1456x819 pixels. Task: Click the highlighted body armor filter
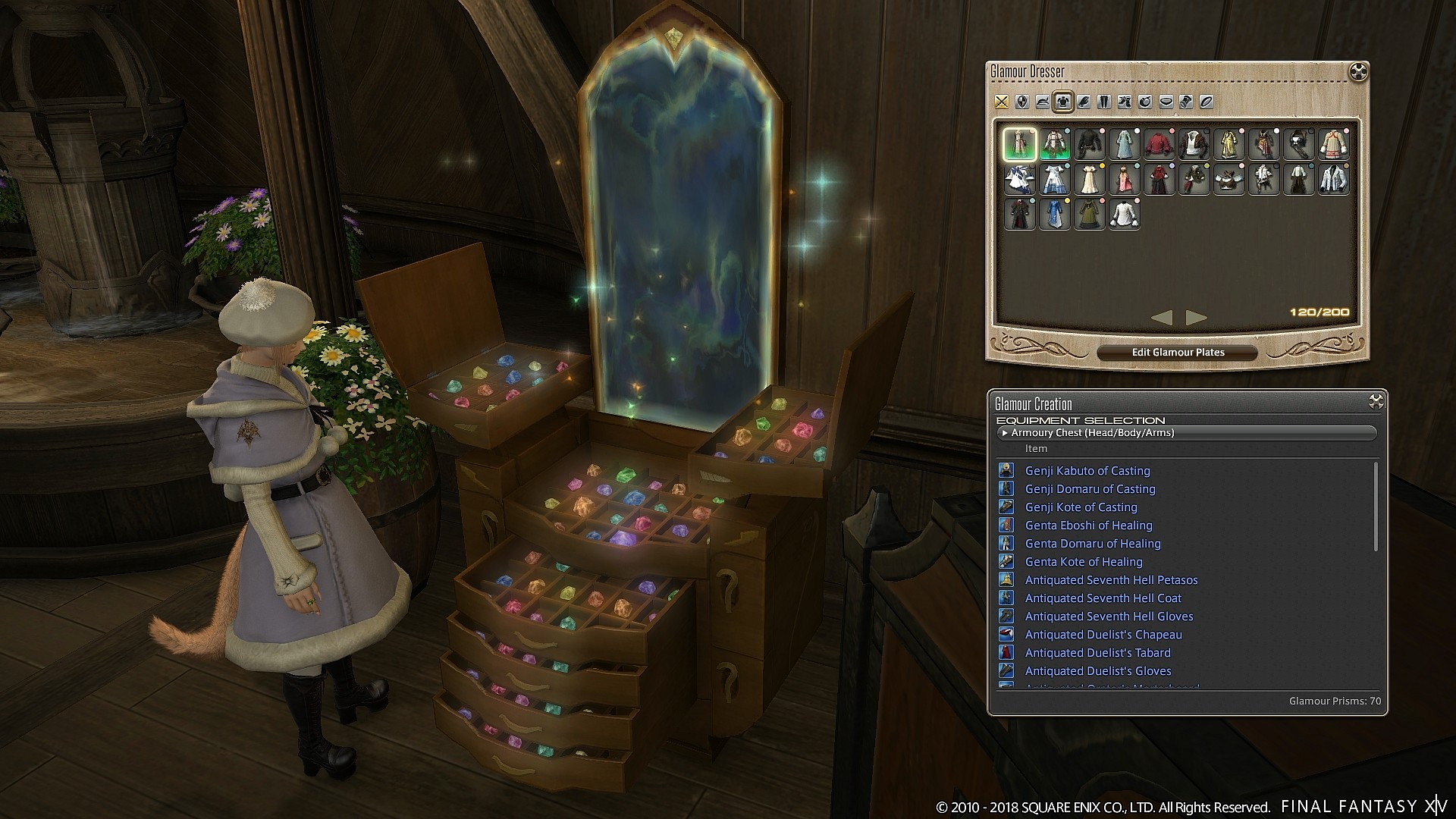pyautogui.click(x=1062, y=102)
